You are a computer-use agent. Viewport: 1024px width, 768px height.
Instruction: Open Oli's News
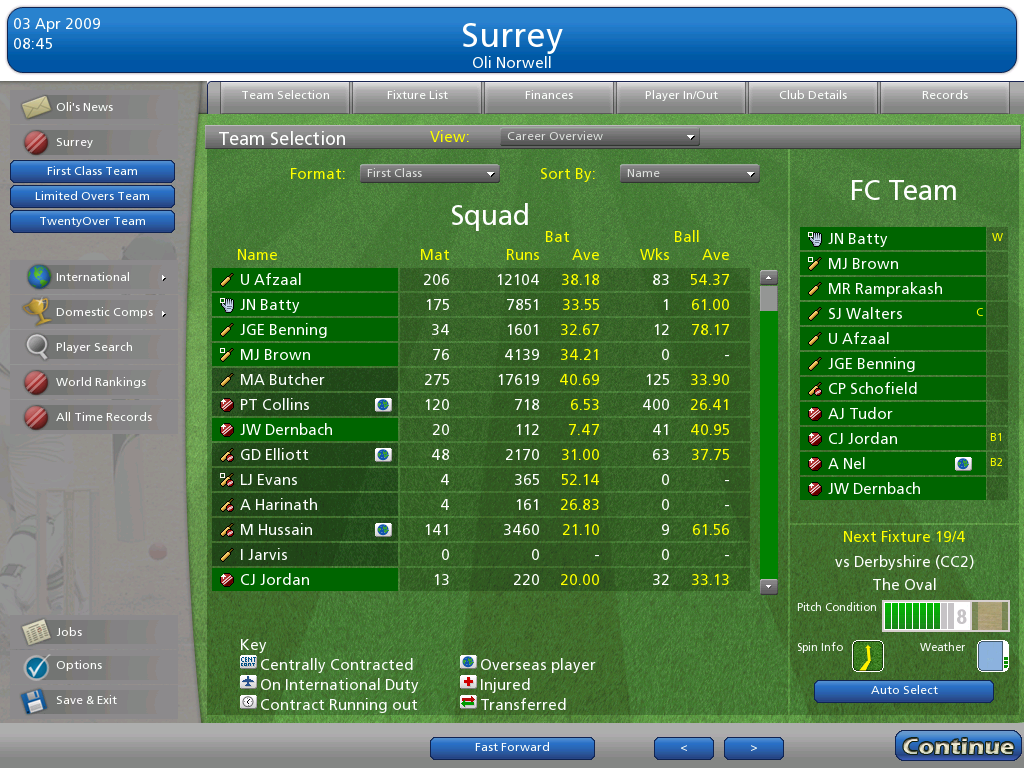tap(84, 107)
